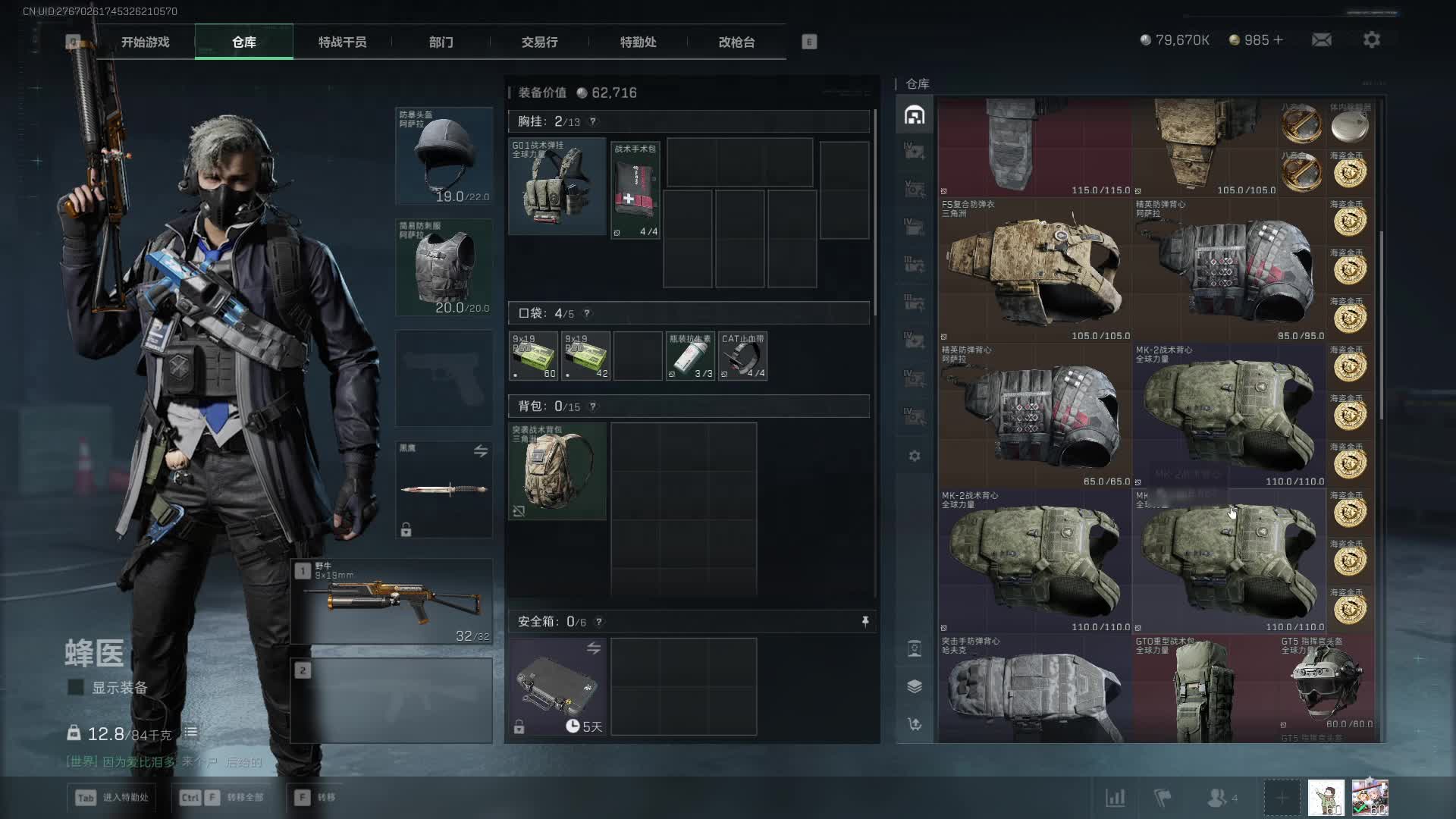This screenshot has height=819, width=1456.
Task: Go to the 部门 tab
Action: coord(441,42)
